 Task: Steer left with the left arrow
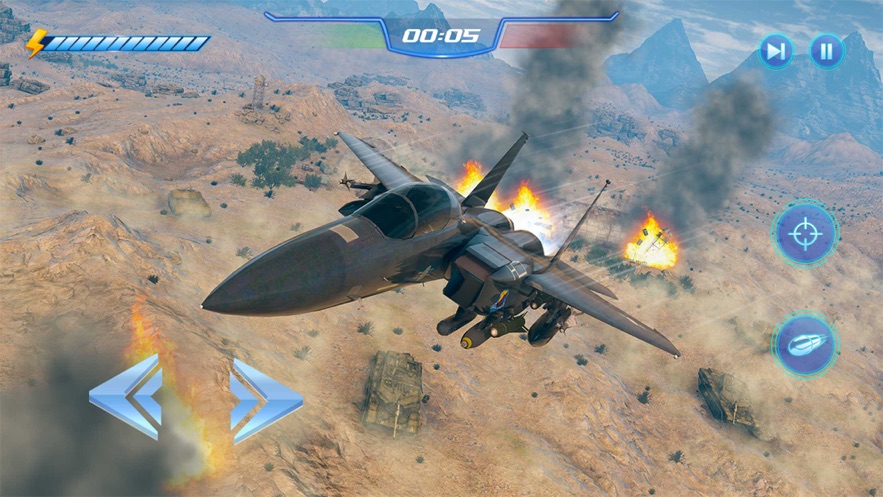click(x=127, y=397)
